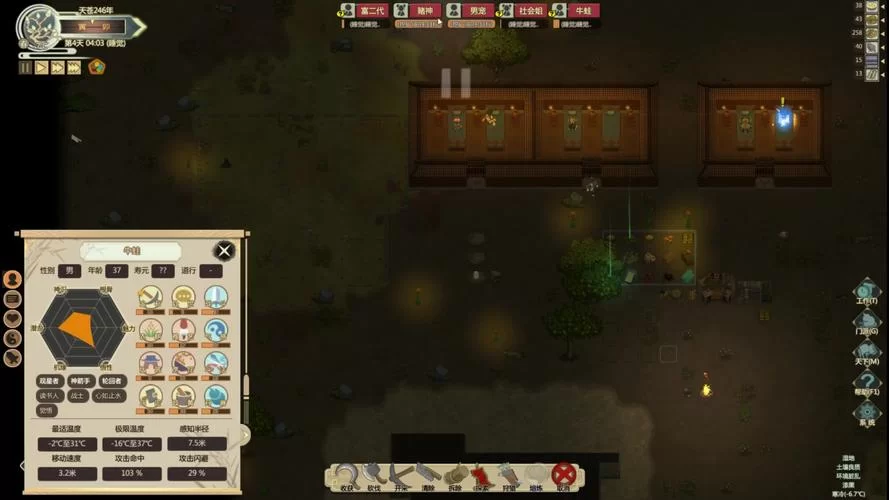Open the 工作 work menu
The height and width of the screenshot is (500, 889).
(866, 292)
